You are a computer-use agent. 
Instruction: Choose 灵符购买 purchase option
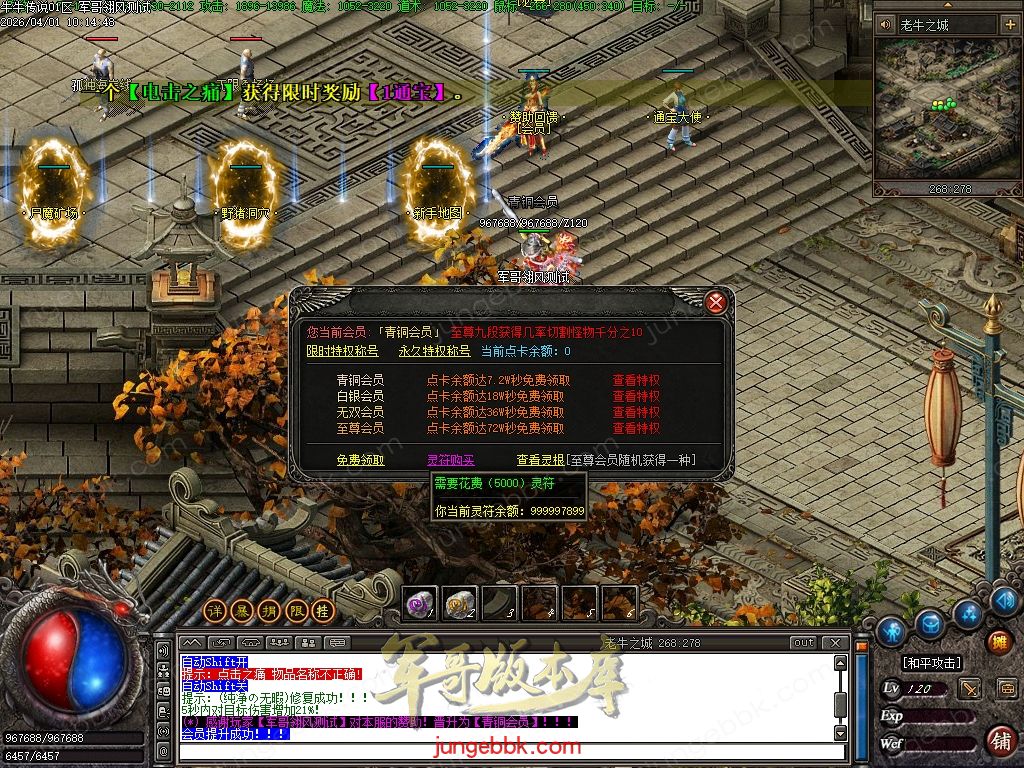click(x=450, y=460)
